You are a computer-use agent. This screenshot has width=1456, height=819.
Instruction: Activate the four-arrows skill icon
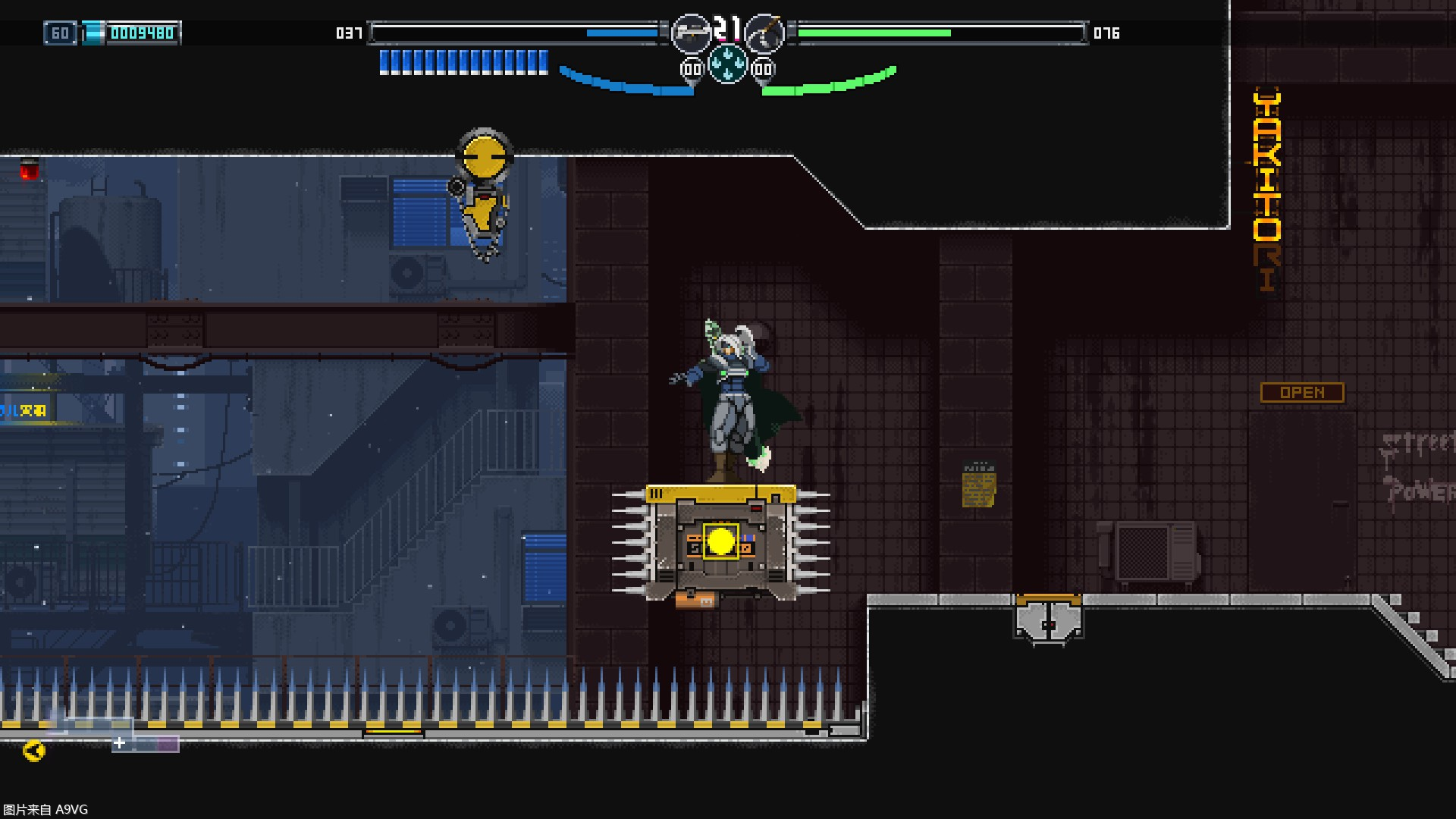[727, 63]
